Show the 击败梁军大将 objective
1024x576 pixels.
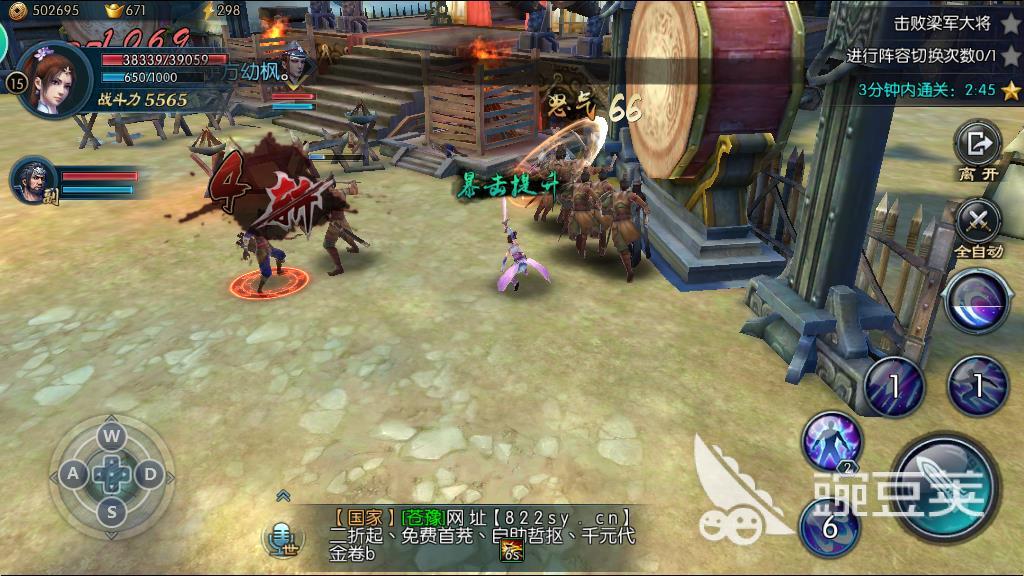(x=930, y=23)
